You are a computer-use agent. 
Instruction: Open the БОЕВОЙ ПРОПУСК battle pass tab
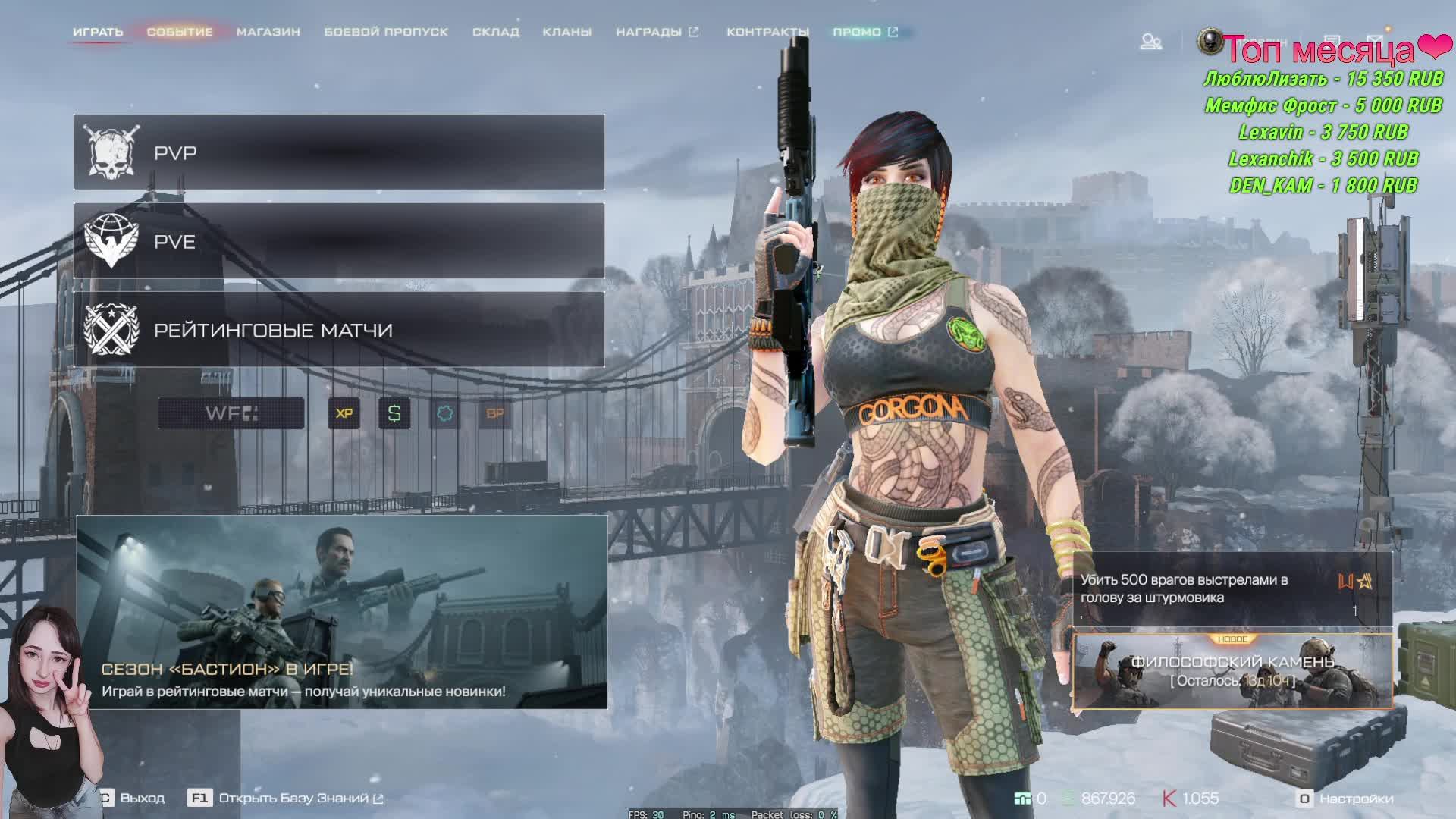tap(386, 32)
